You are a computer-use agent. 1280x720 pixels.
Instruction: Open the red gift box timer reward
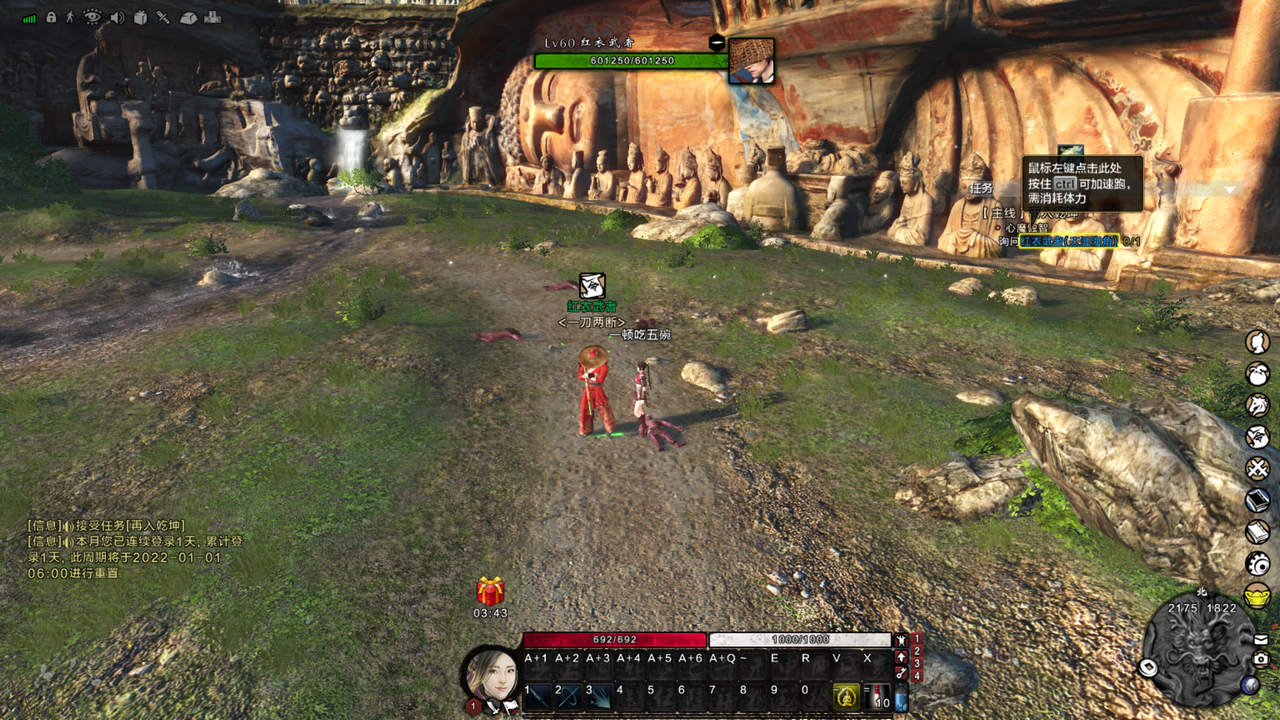point(490,591)
